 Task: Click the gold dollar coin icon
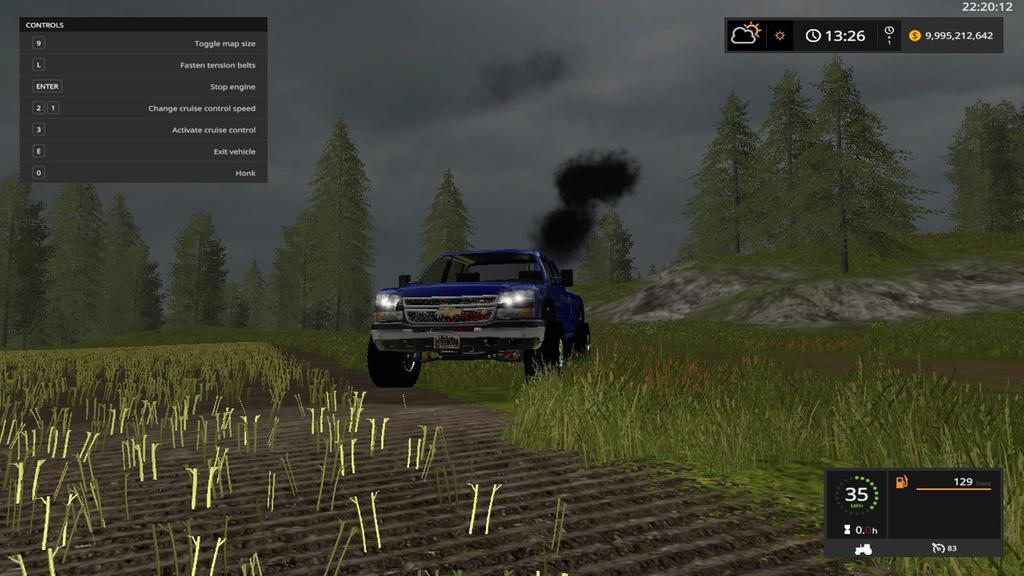[x=914, y=36]
